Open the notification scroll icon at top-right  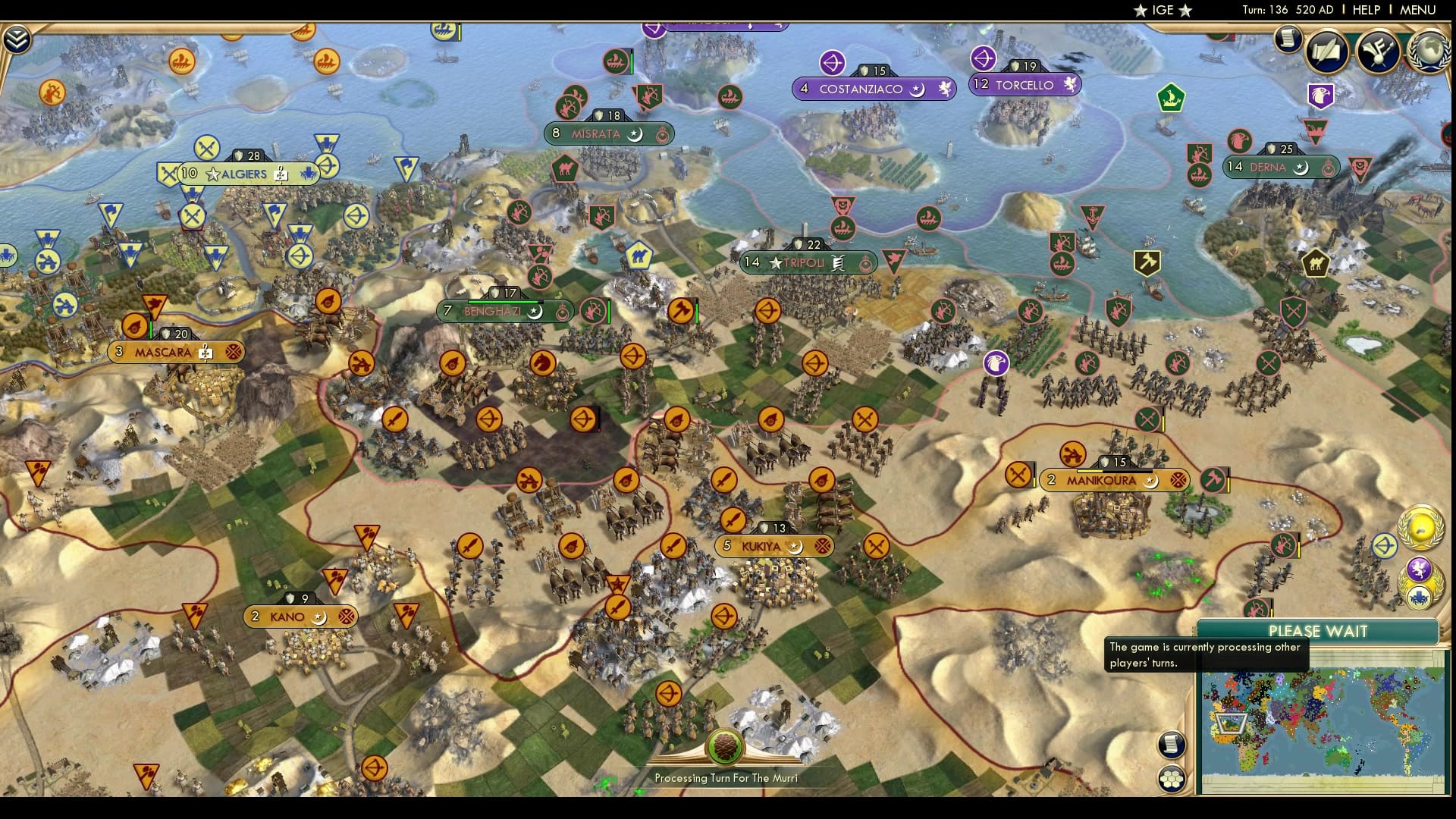(1287, 39)
